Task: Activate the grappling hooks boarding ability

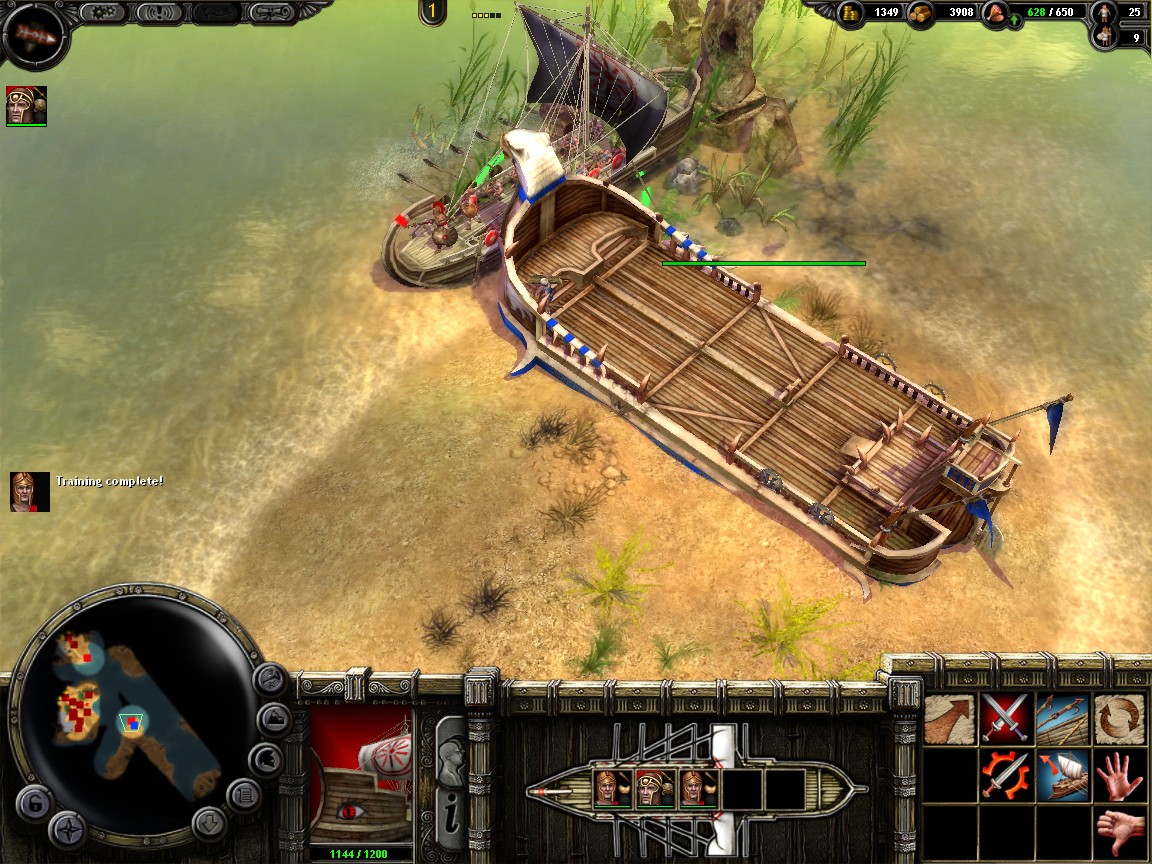Action: coord(1062,718)
